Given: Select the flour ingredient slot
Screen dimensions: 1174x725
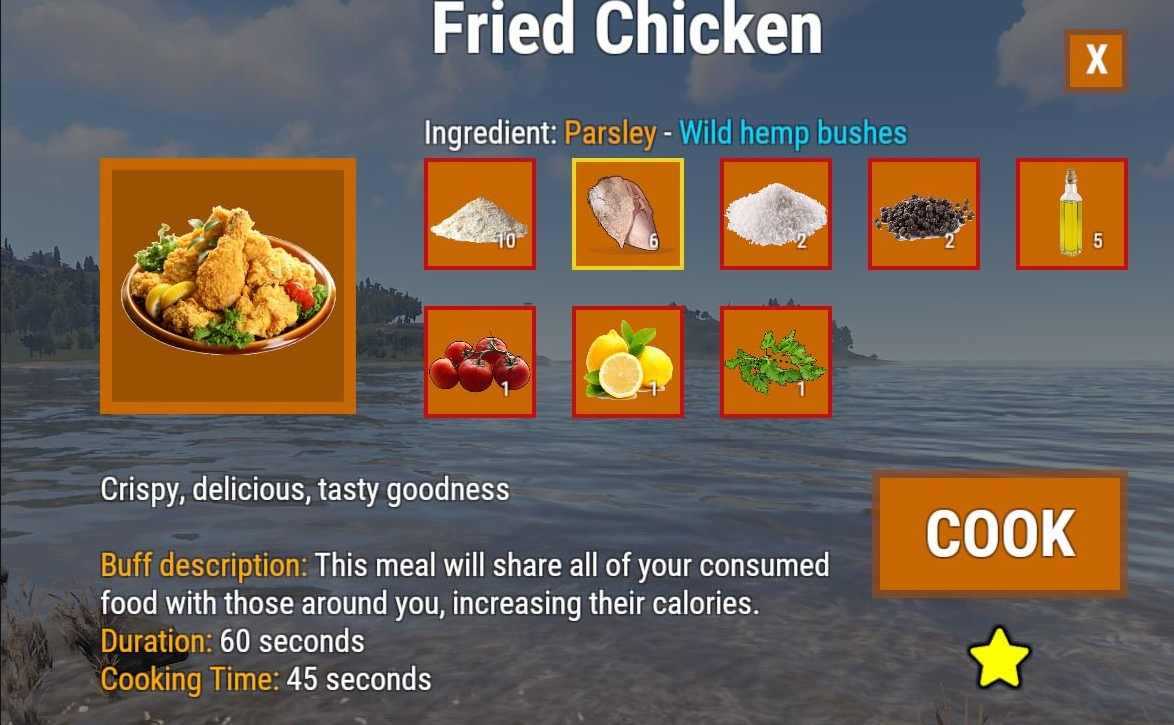Looking at the screenshot, I should [480, 214].
